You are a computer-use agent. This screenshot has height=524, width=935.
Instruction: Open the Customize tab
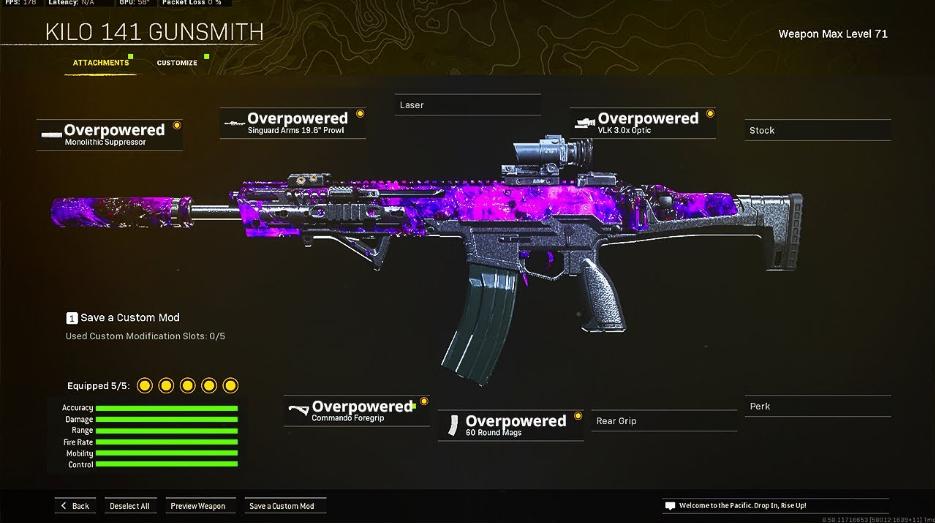177,63
